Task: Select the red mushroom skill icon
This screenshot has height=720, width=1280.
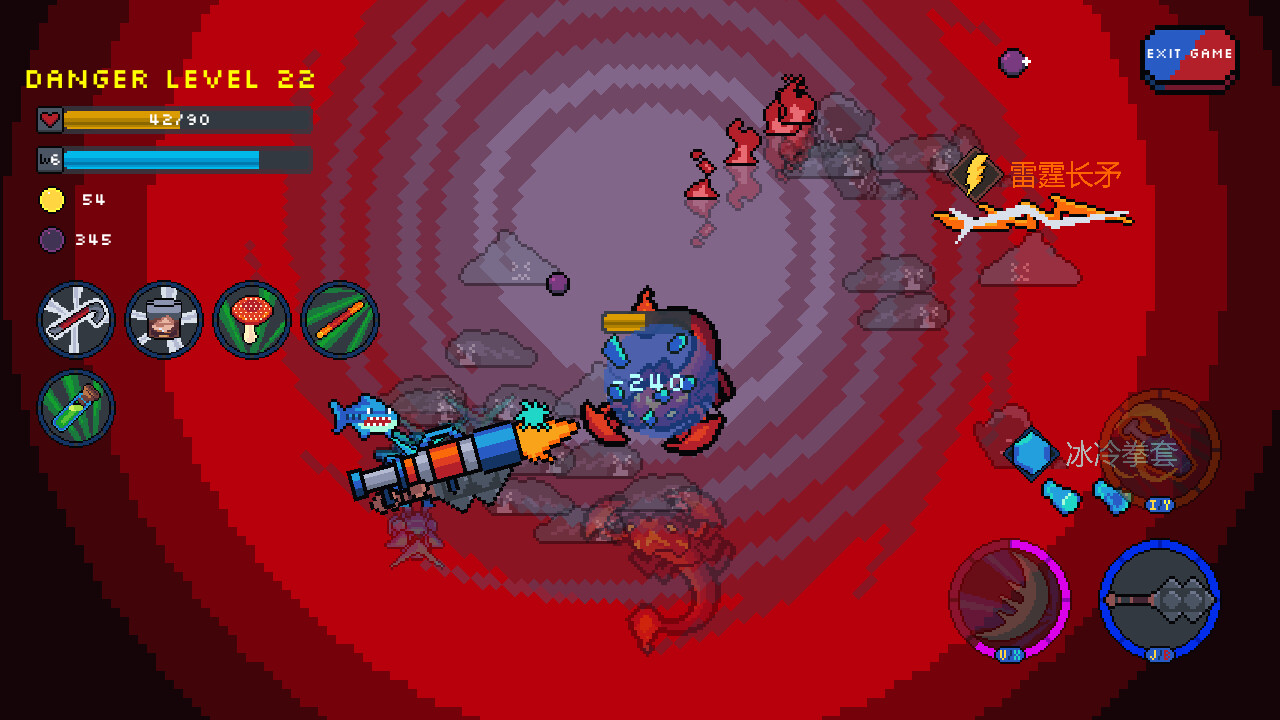Action: coord(252,320)
